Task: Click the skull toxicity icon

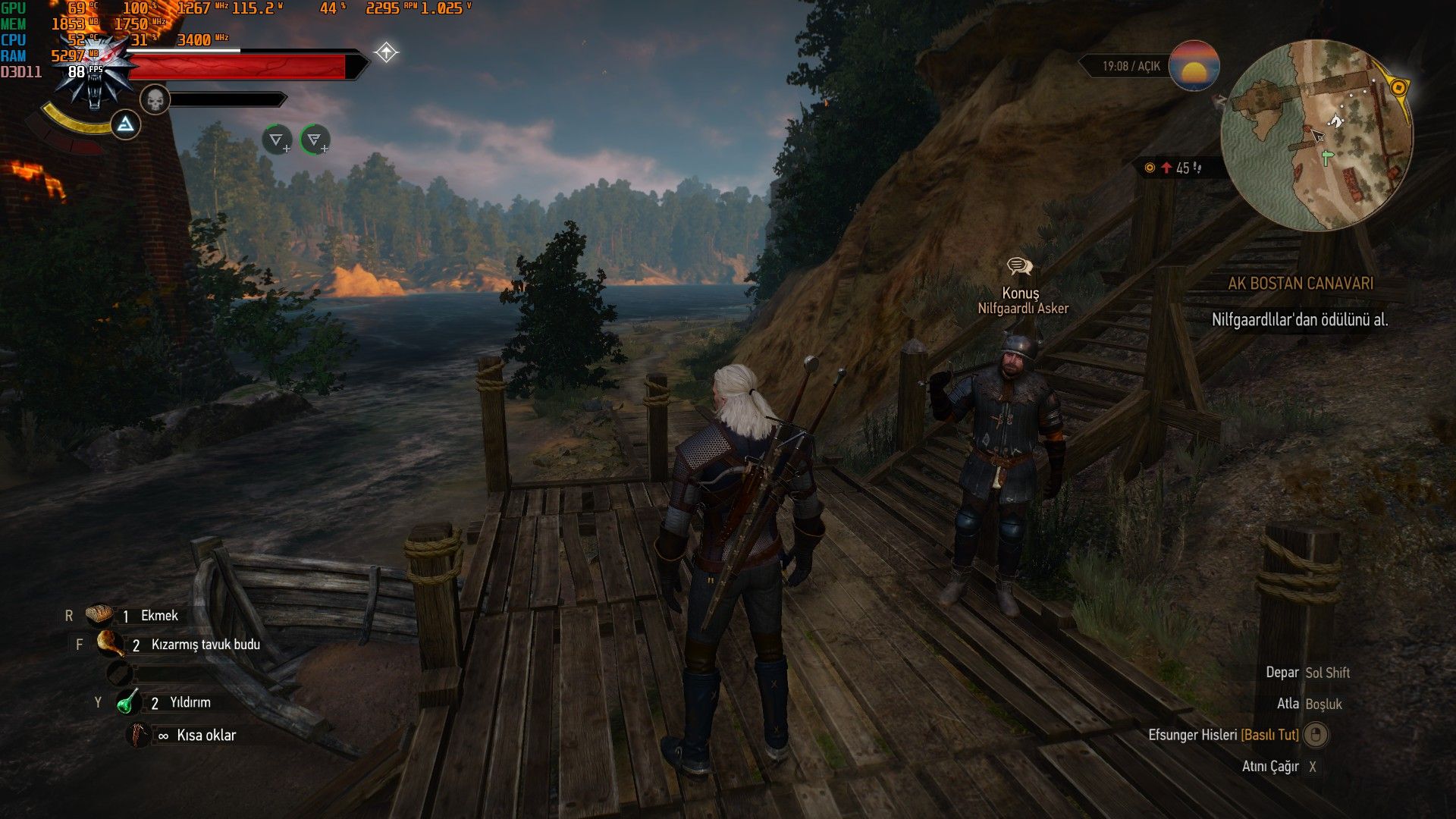Action: (155, 100)
